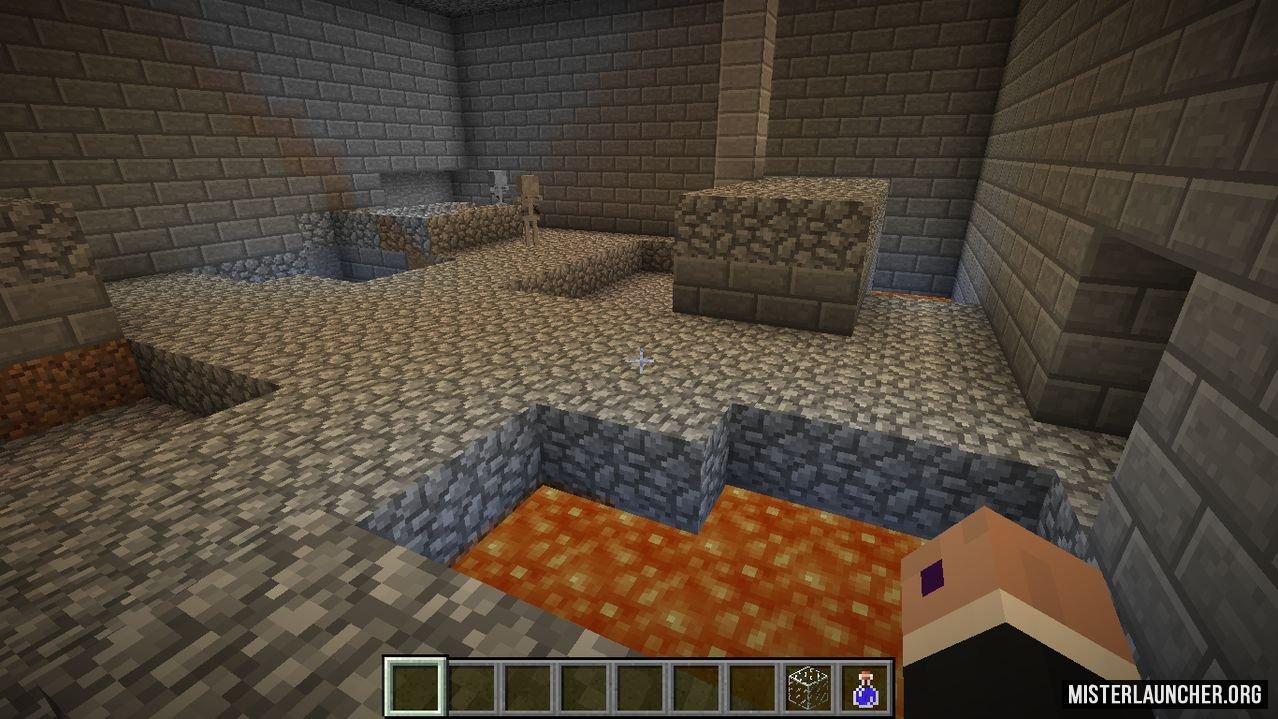Select the glass block hotbar slot
This screenshot has width=1278, height=719.
(x=808, y=686)
